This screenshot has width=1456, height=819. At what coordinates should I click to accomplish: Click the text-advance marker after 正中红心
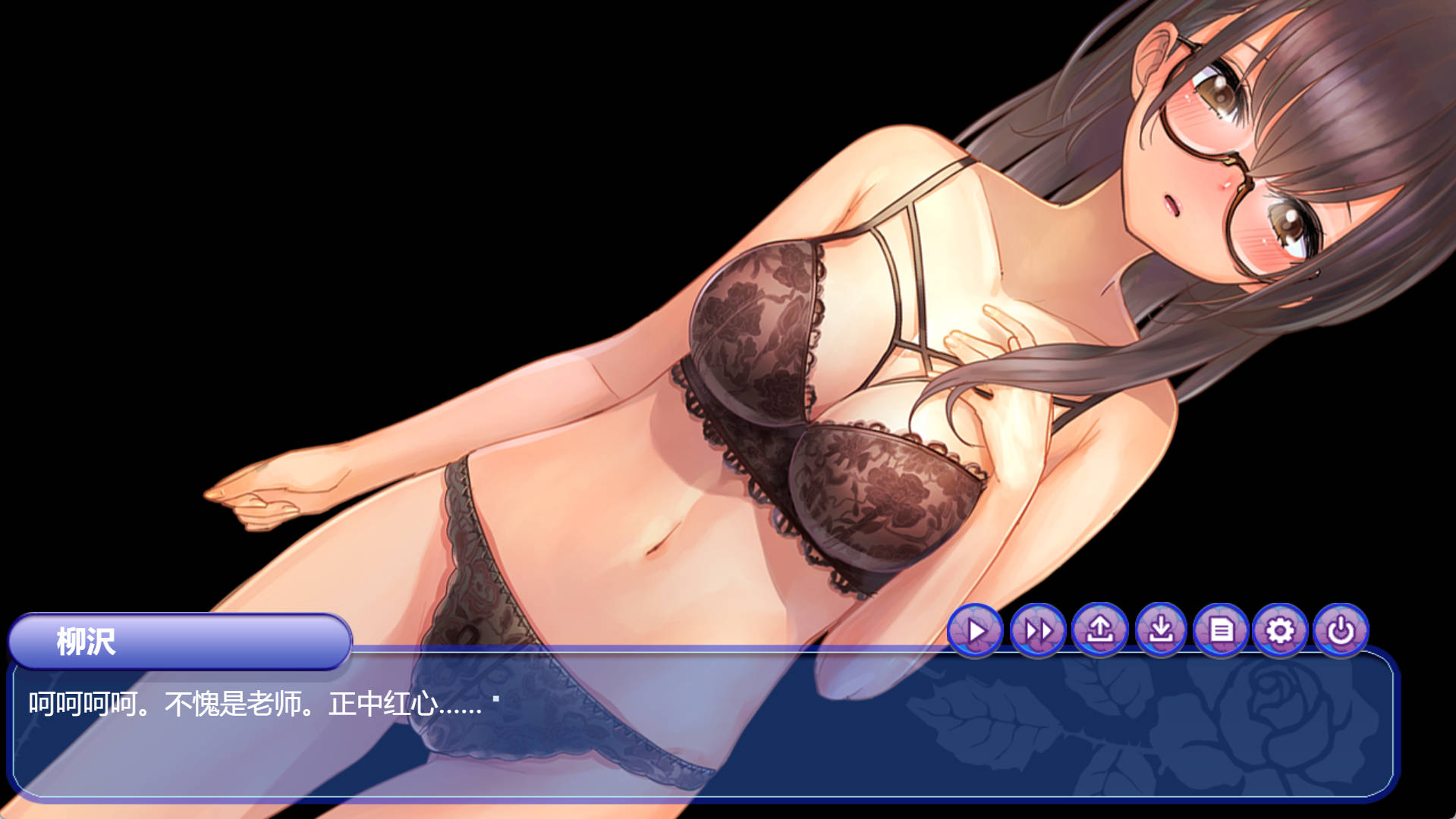(494, 700)
